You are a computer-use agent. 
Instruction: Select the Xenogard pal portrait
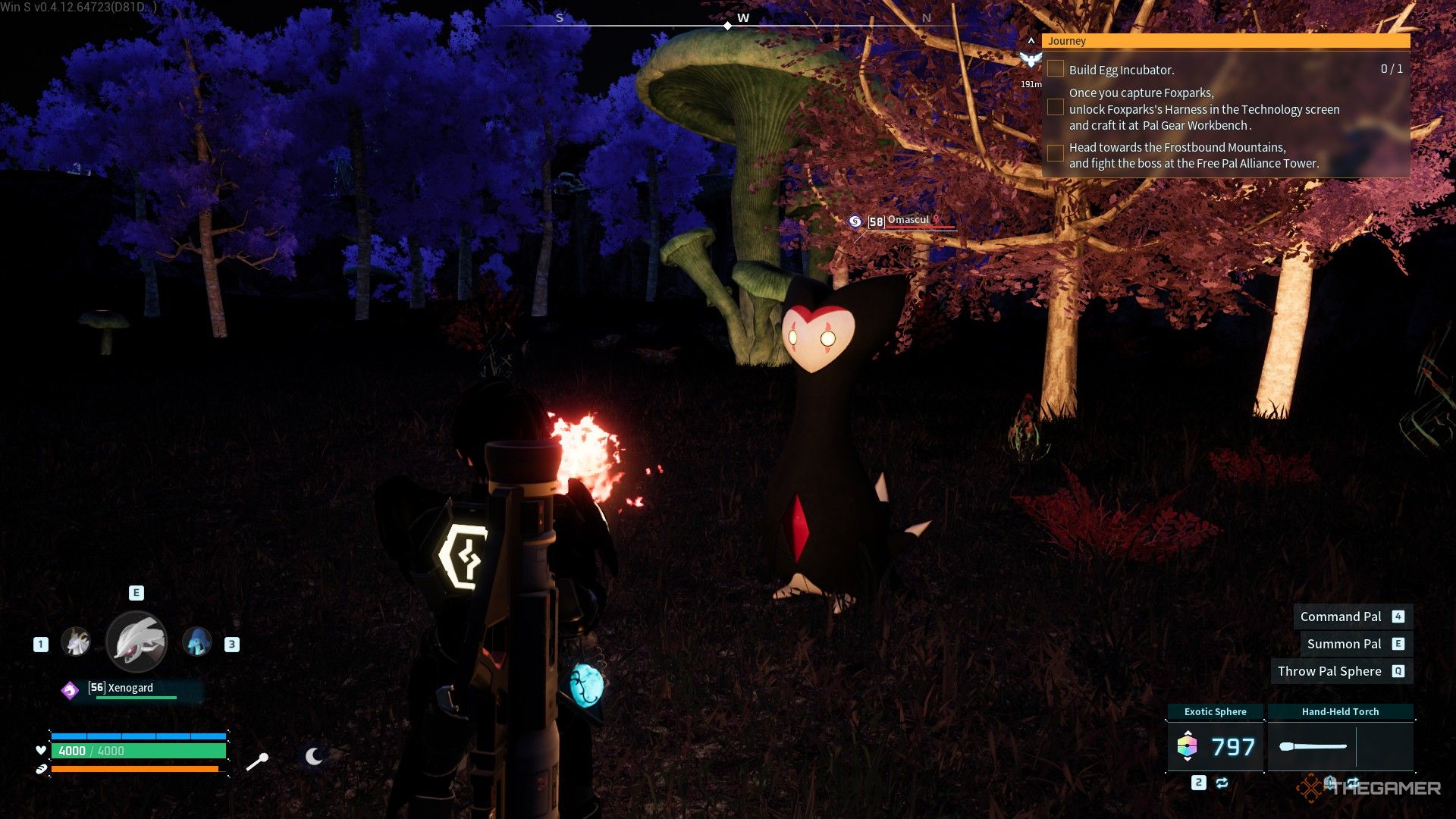(x=136, y=642)
